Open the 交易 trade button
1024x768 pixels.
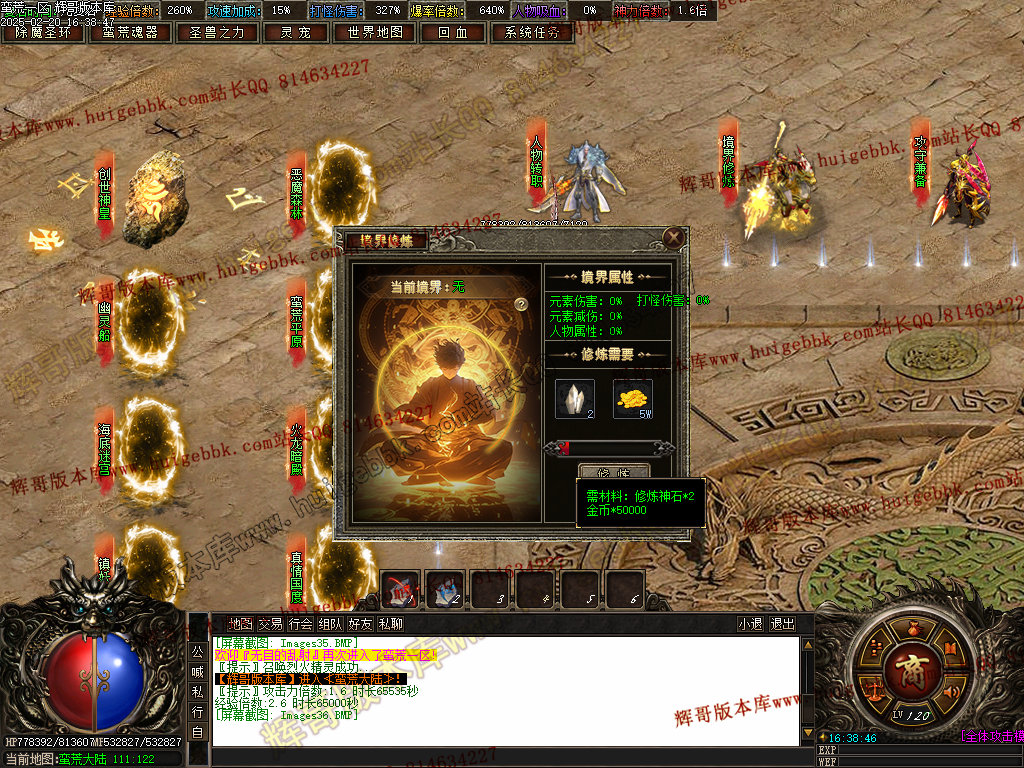click(x=270, y=624)
